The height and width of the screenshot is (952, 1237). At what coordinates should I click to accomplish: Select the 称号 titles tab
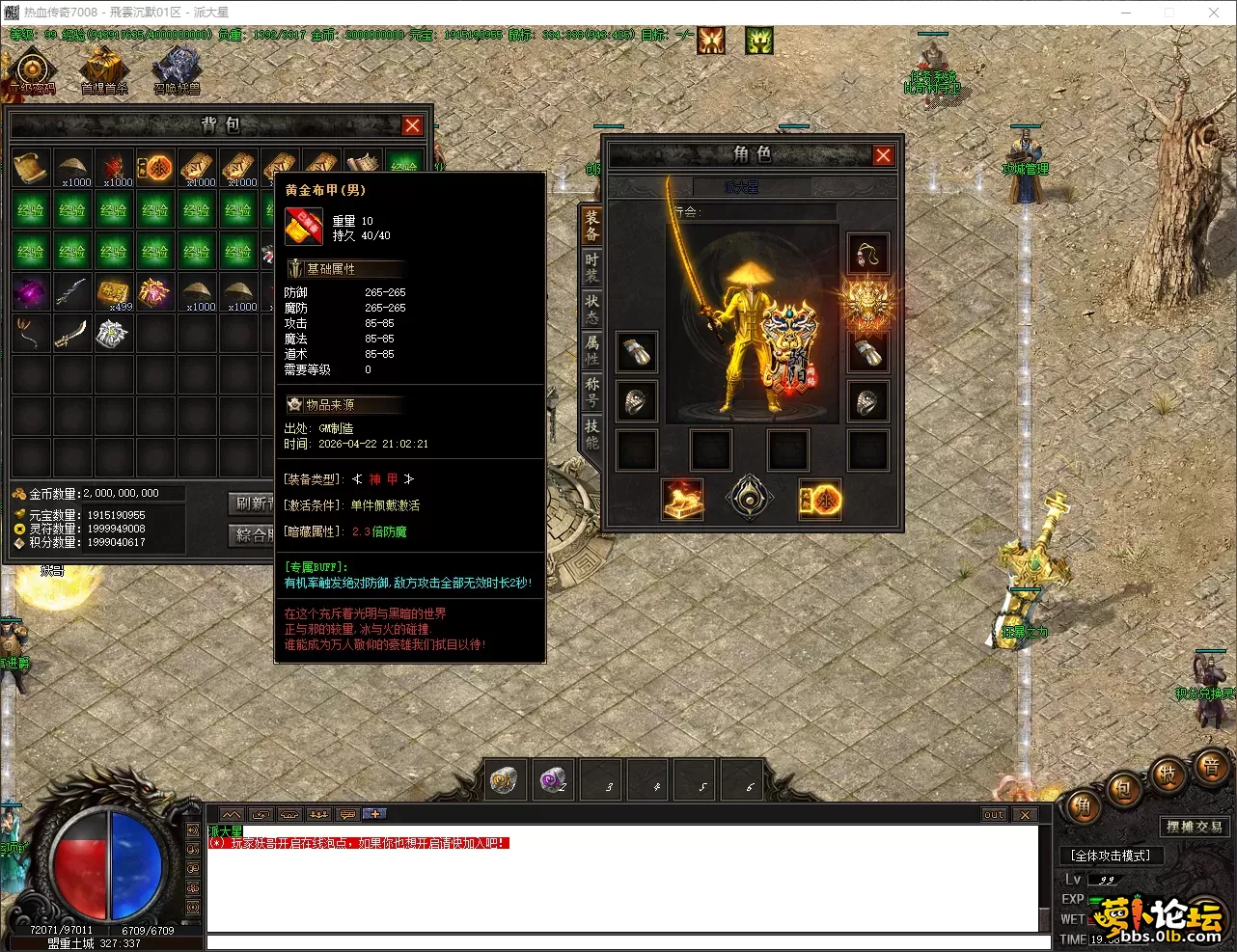[x=591, y=392]
